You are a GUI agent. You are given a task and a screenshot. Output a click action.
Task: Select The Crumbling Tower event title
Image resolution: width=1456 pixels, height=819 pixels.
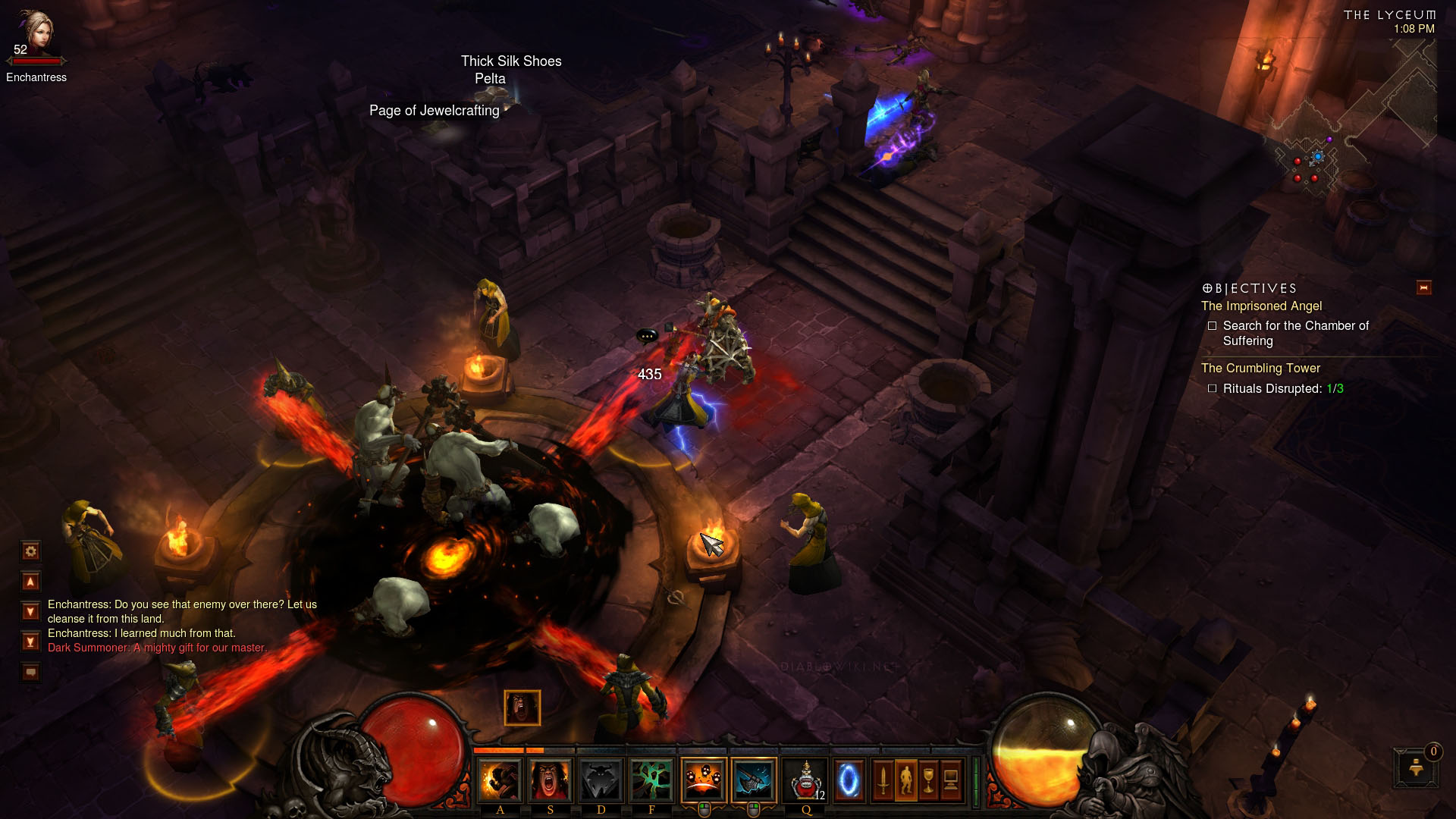(1260, 369)
